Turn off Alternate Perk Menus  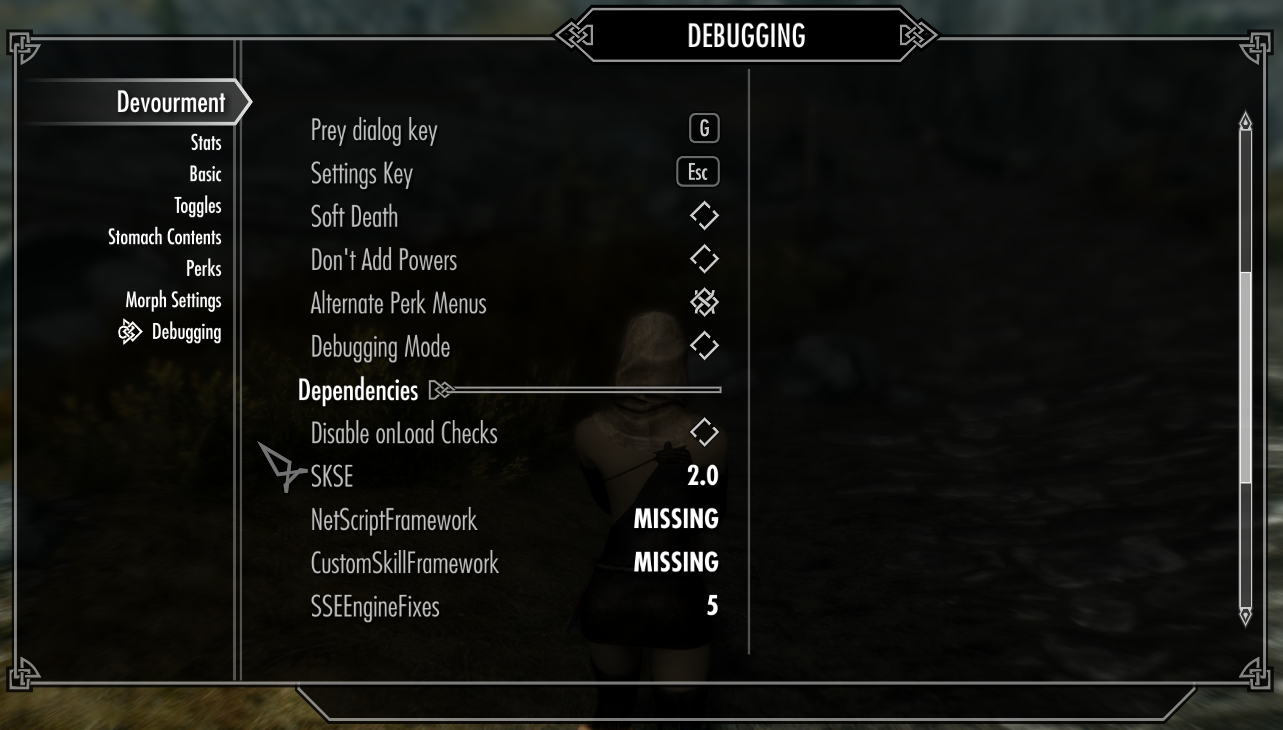pos(704,303)
